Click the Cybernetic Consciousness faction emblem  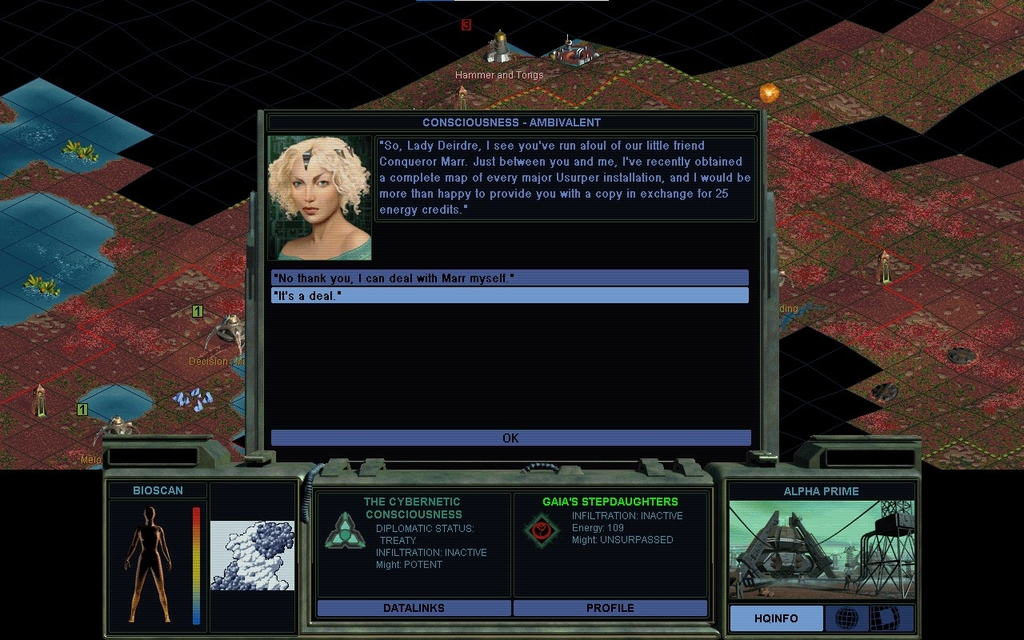pos(345,531)
